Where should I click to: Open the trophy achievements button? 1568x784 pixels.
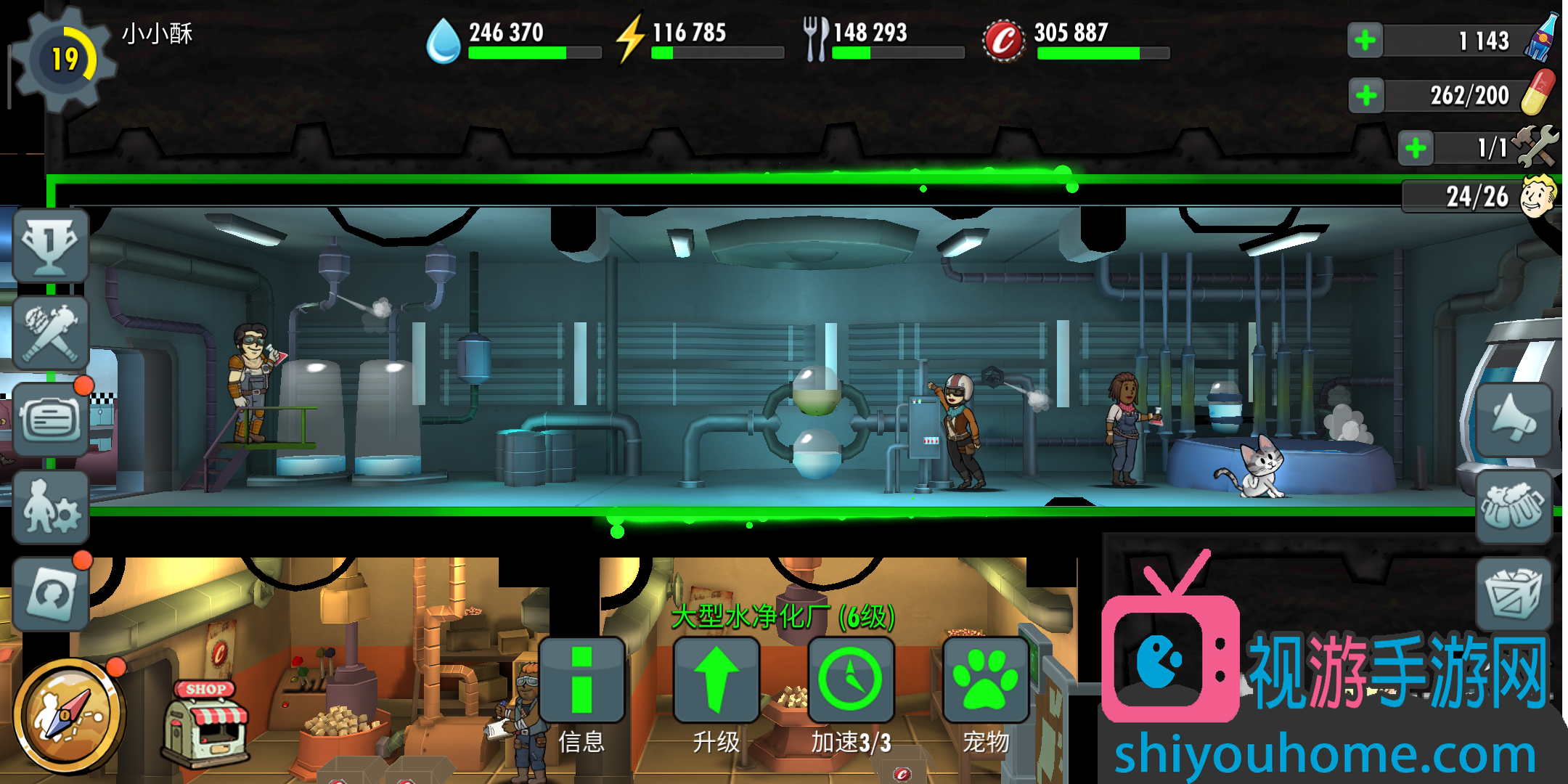[50, 245]
